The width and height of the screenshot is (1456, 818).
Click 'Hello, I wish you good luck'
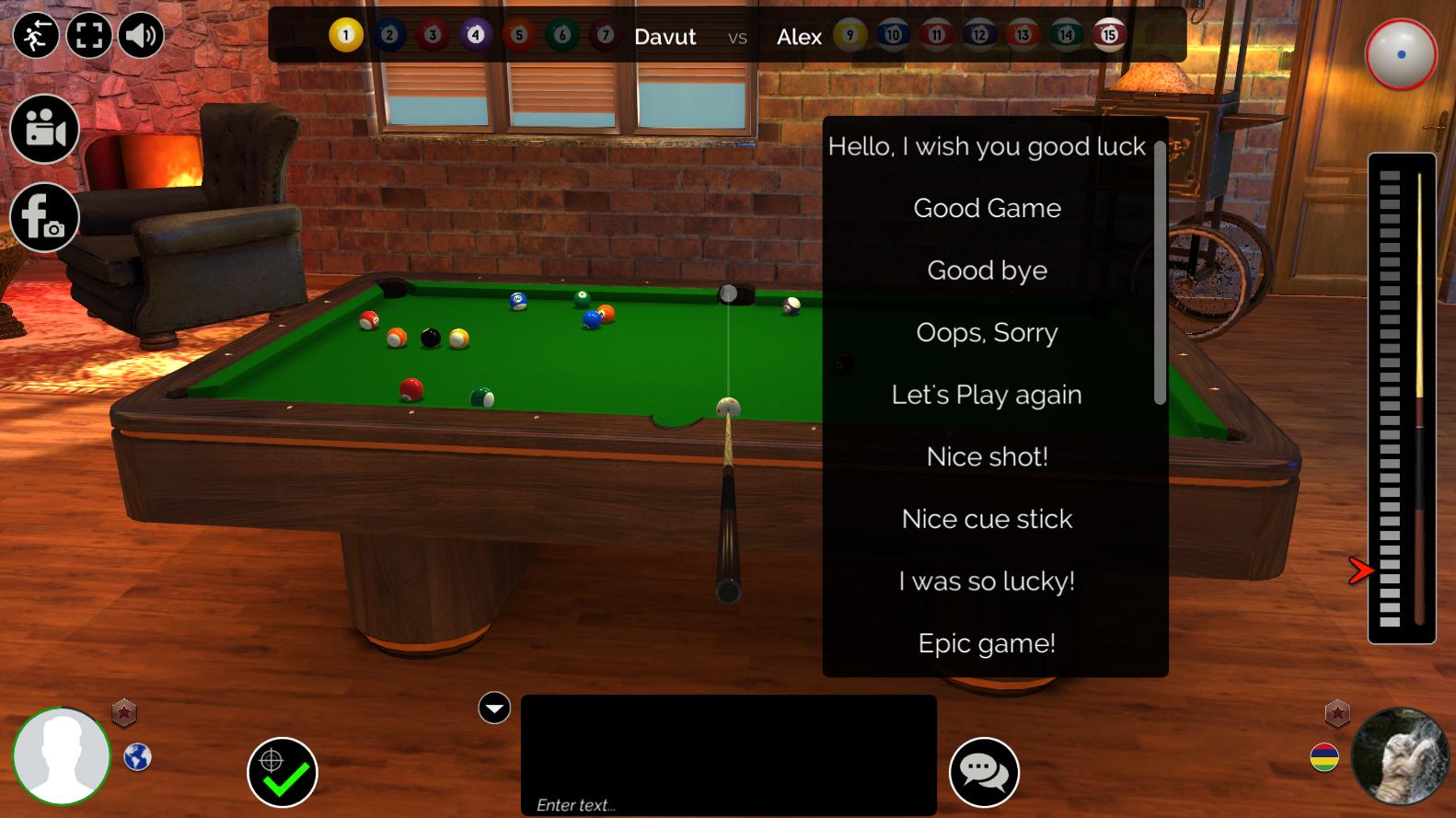[987, 145]
